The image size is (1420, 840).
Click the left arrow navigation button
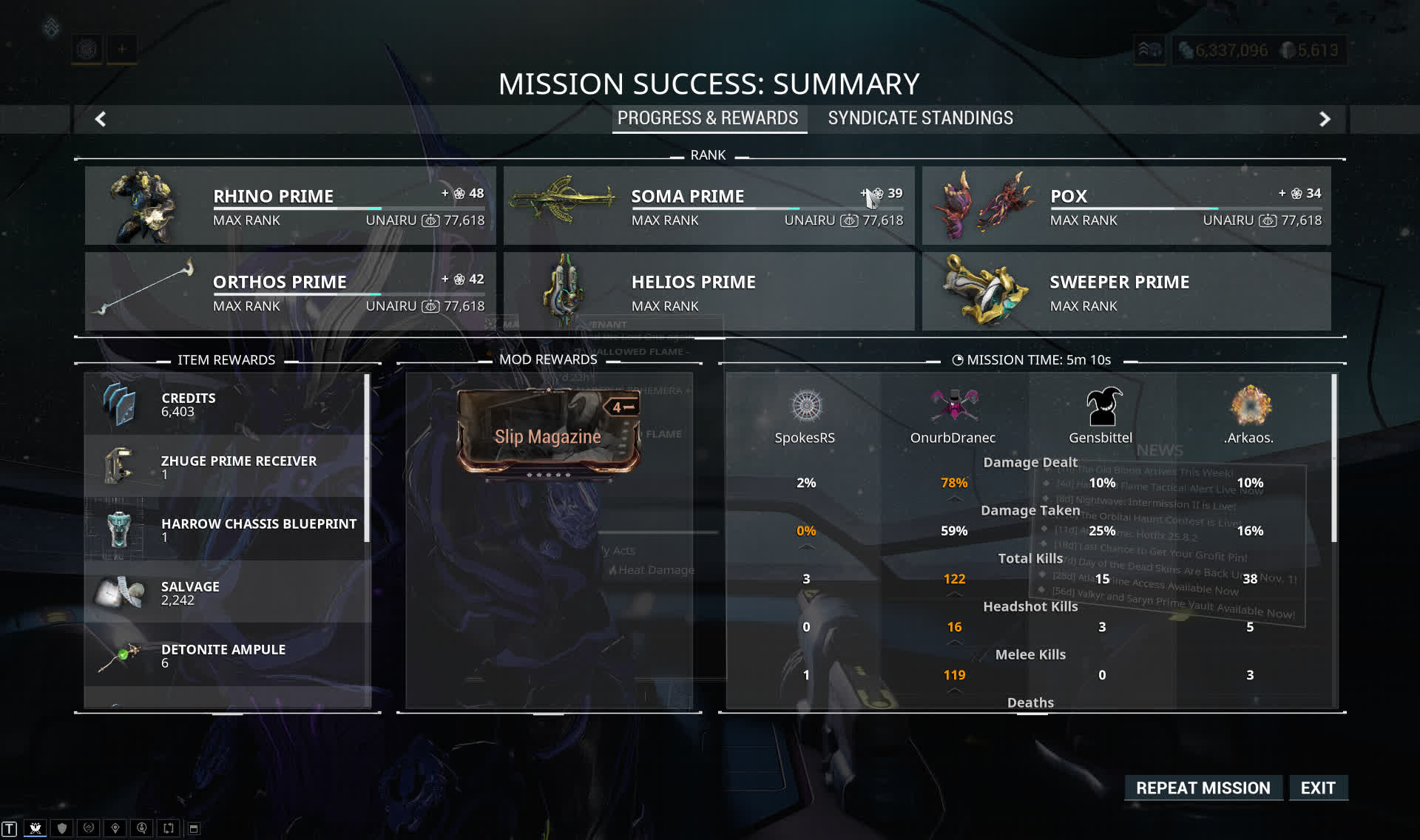[101, 119]
